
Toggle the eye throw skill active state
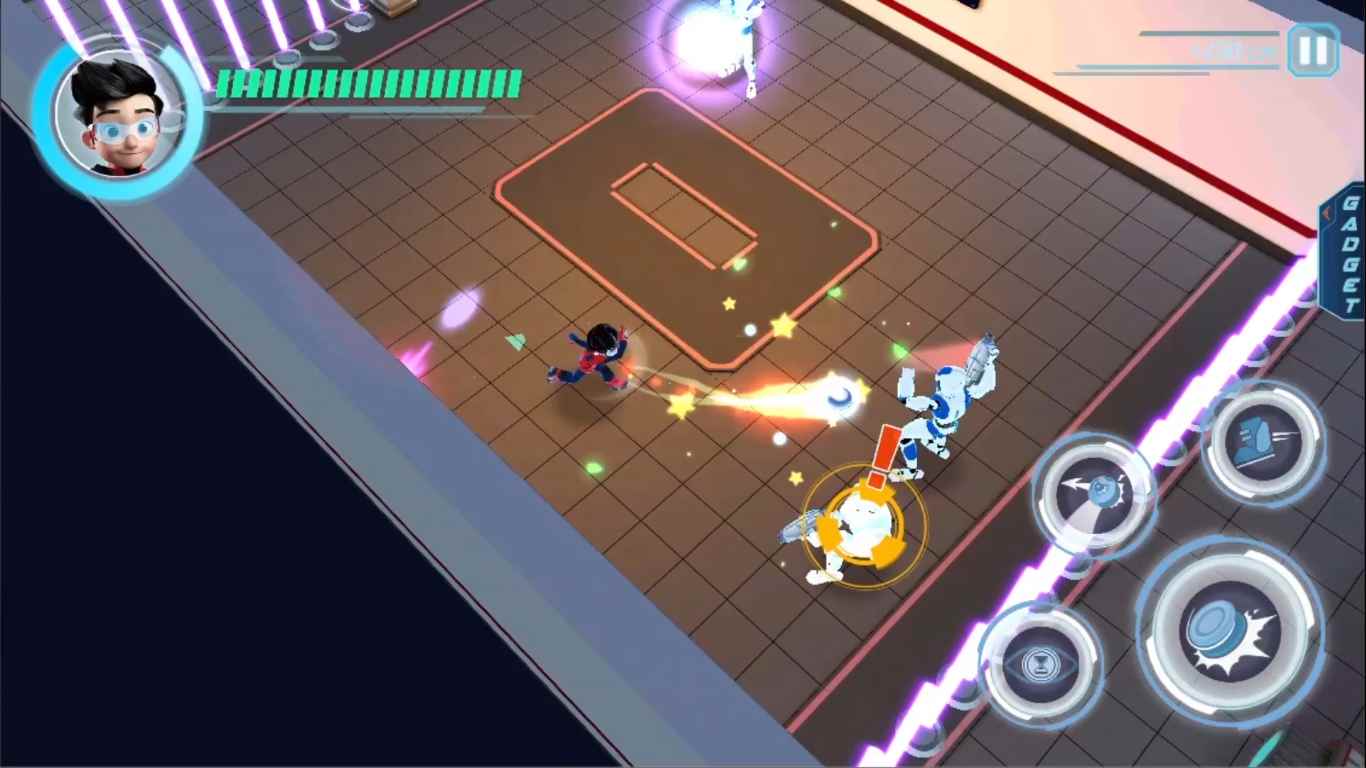(x=1093, y=492)
